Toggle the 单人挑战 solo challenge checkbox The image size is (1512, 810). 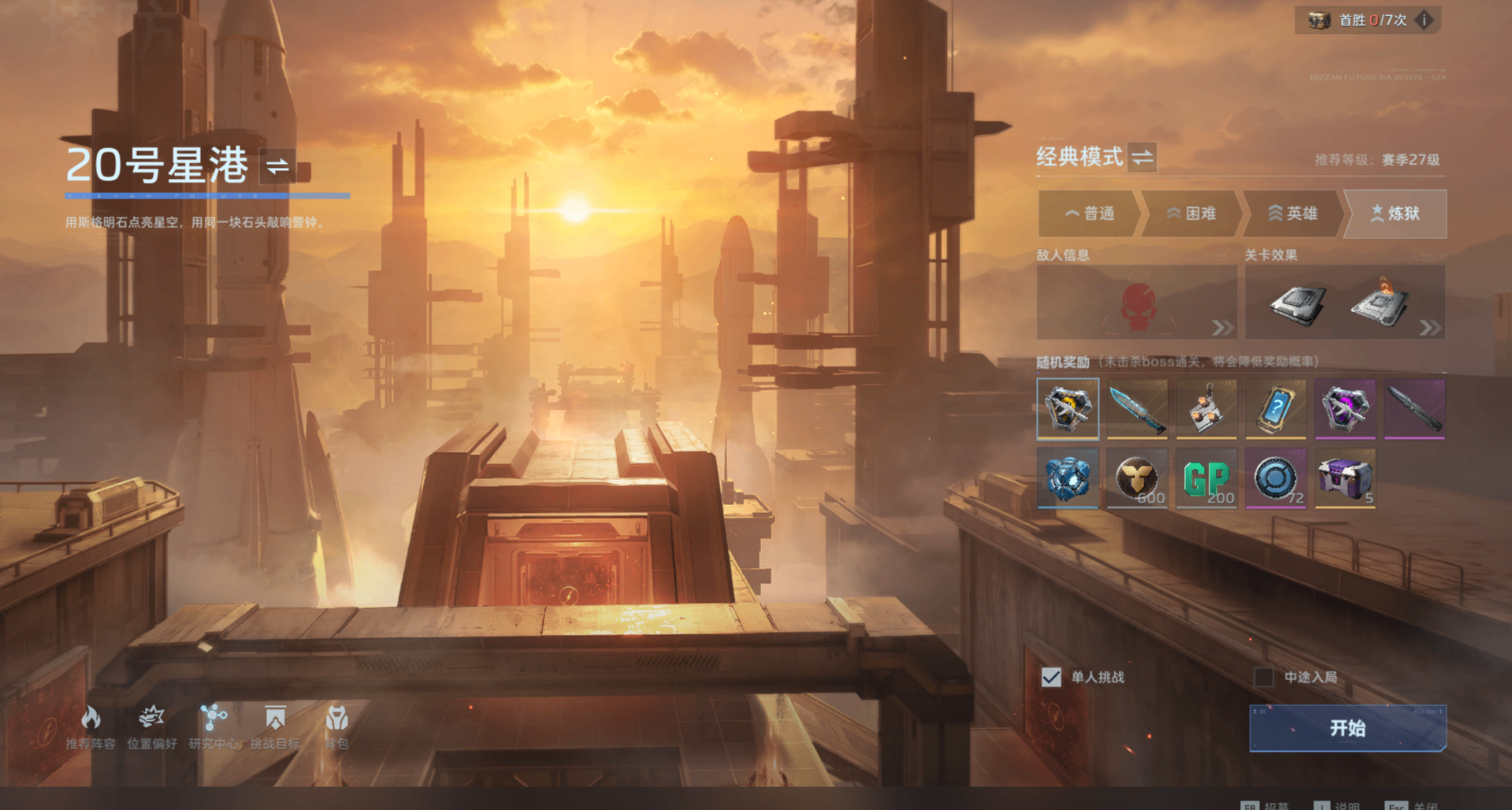[1051, 677]
